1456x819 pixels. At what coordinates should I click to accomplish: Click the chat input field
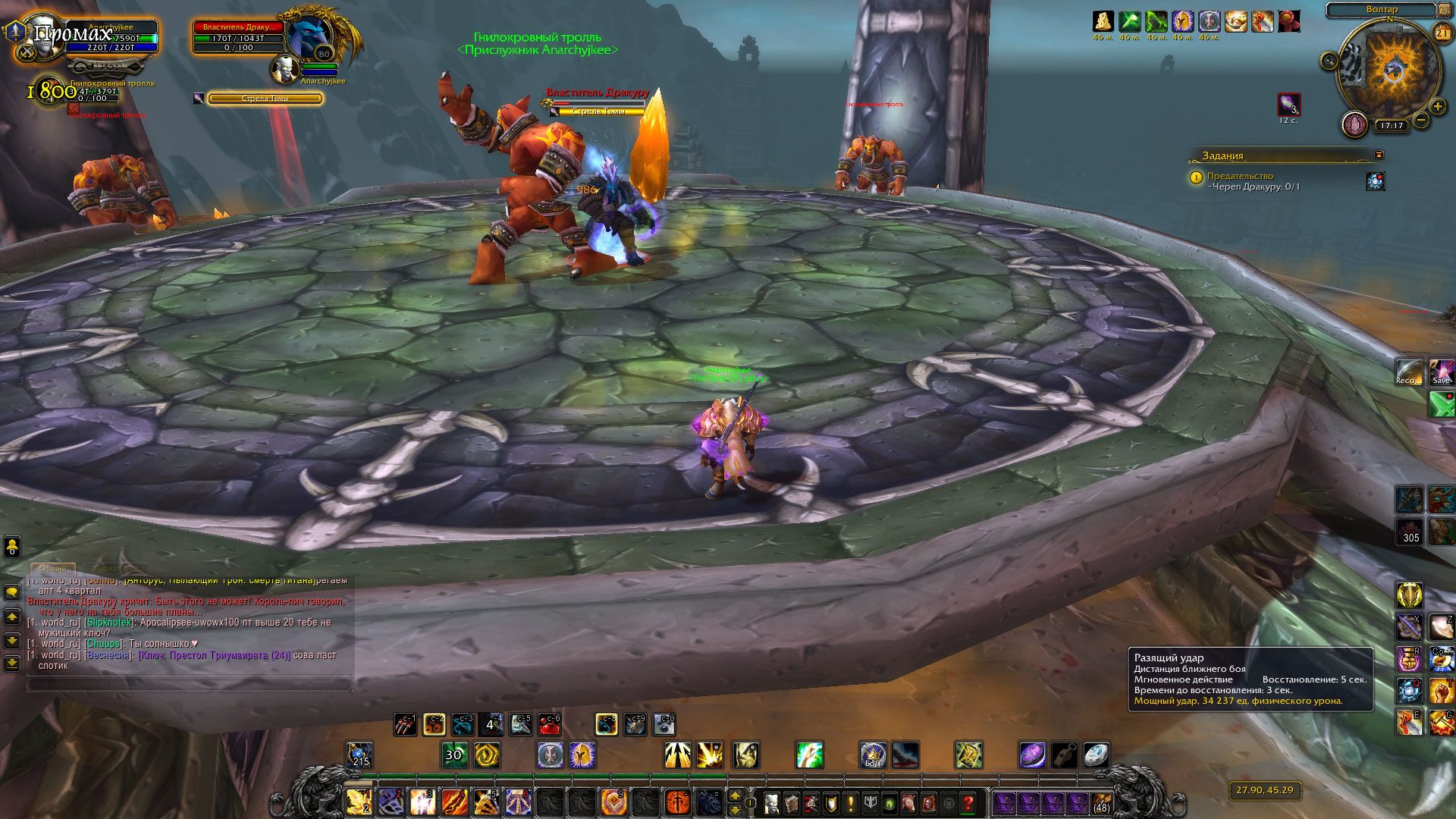(x=190, y=684)
